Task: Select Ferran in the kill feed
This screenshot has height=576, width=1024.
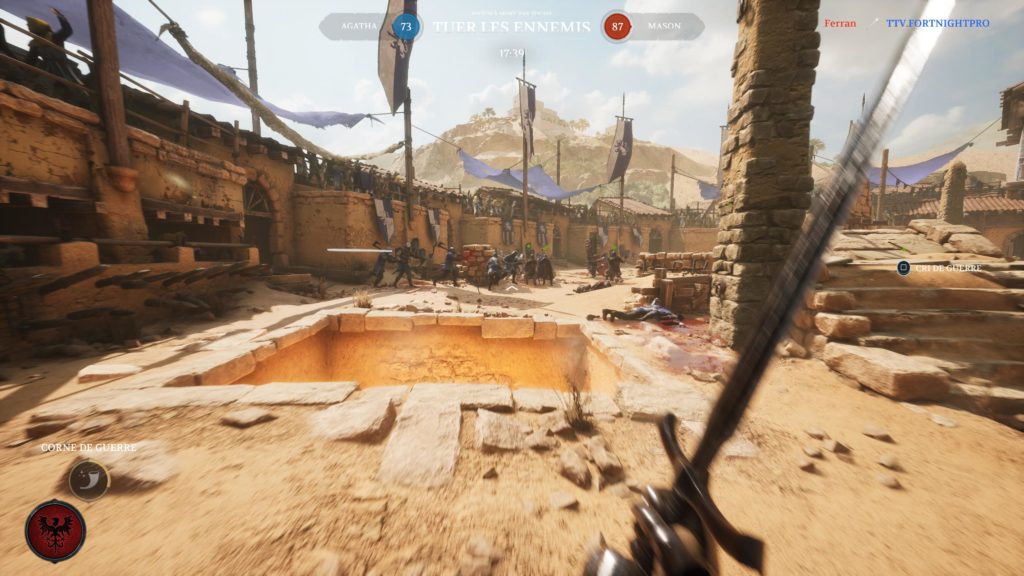Action: coord(839,23)
